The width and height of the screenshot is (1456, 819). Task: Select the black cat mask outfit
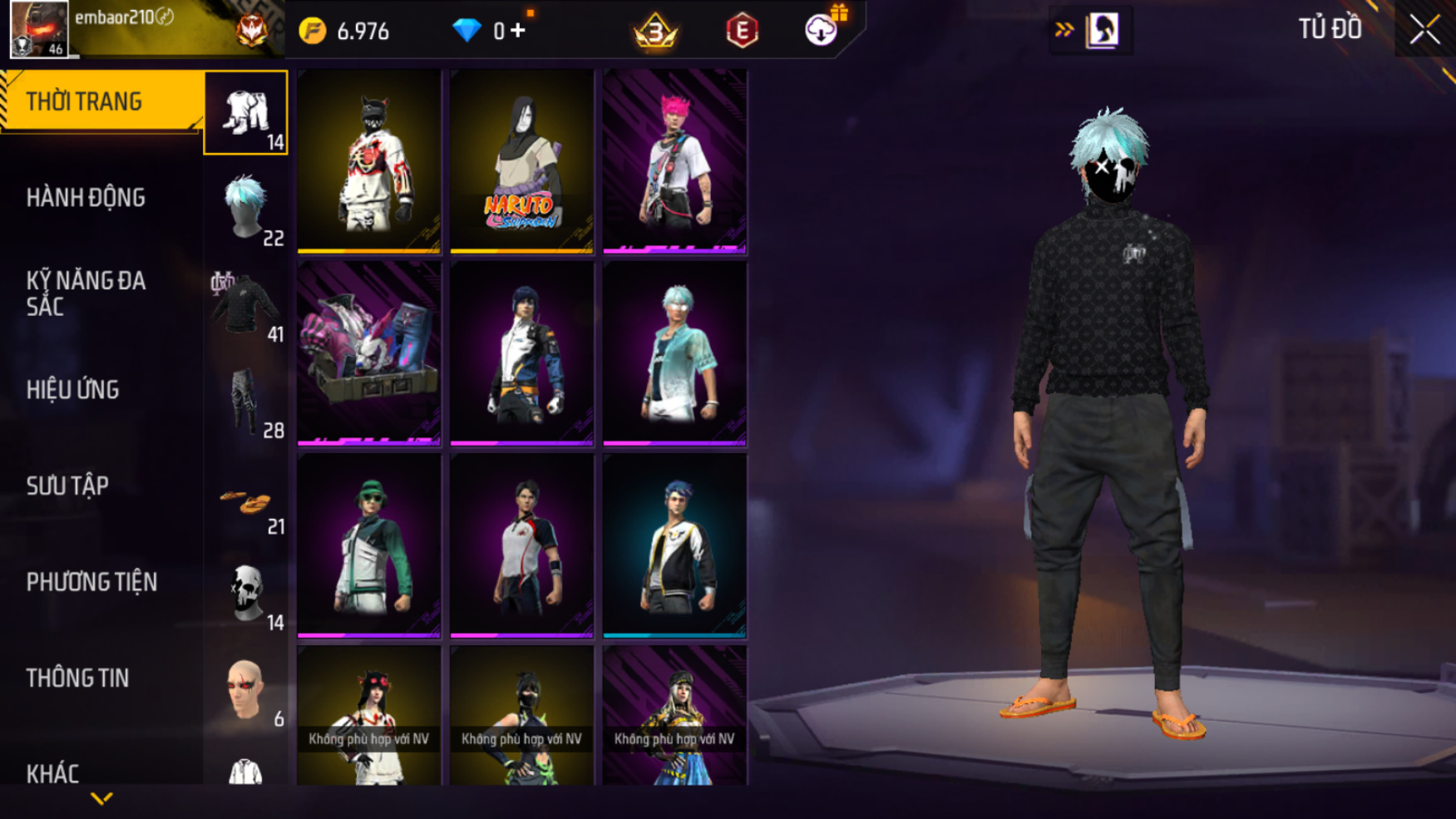tap(369, 161)
